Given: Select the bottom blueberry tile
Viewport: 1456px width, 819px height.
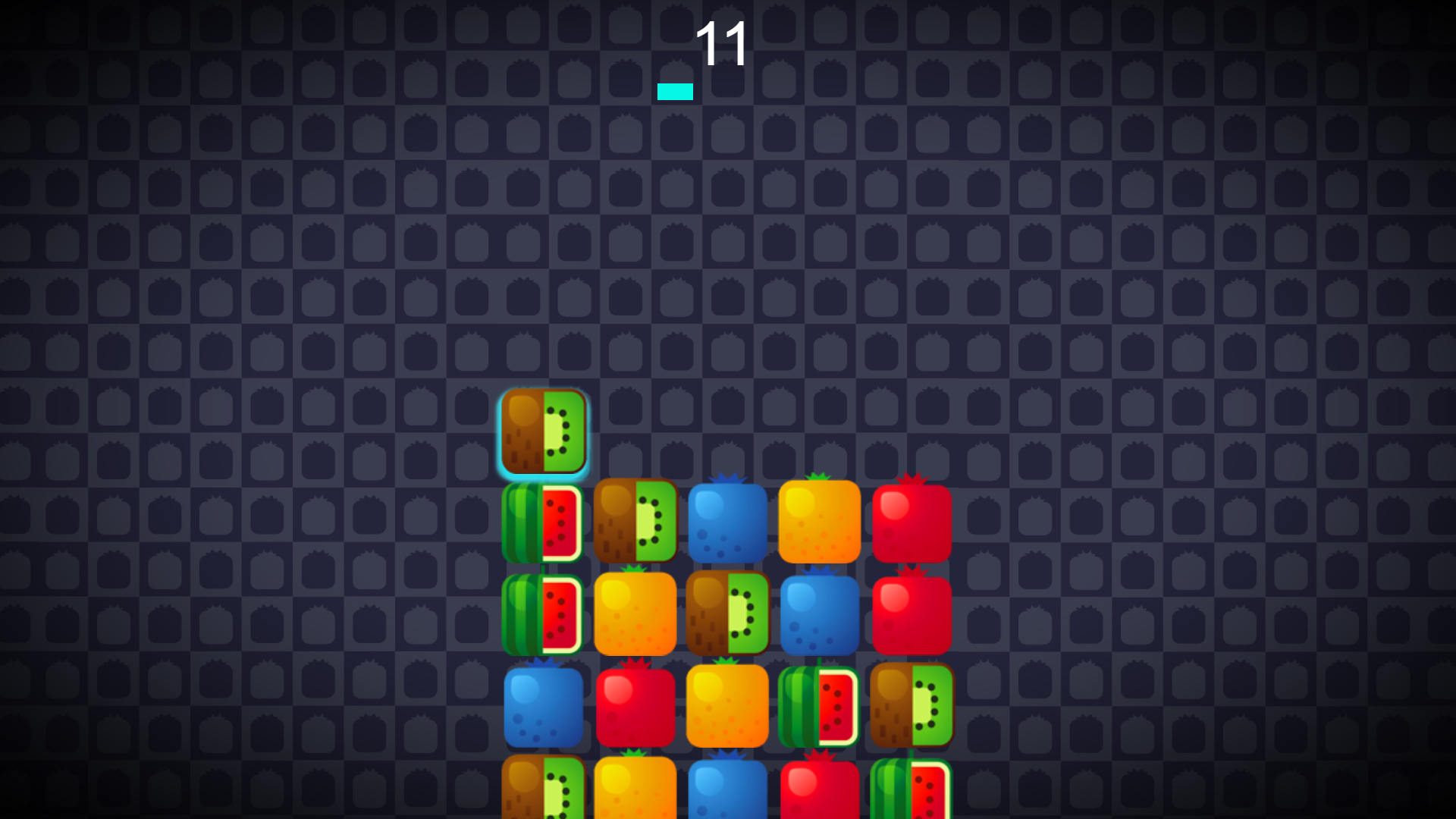Looking at the screenshot, I should pyautogui.click(x=728, y=796).
